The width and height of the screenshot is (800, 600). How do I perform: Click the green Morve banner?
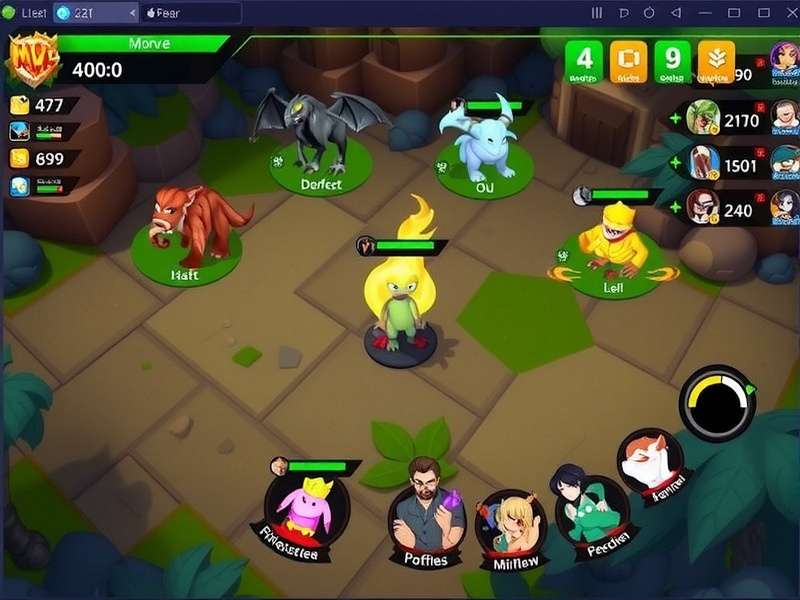coord(150,44)
